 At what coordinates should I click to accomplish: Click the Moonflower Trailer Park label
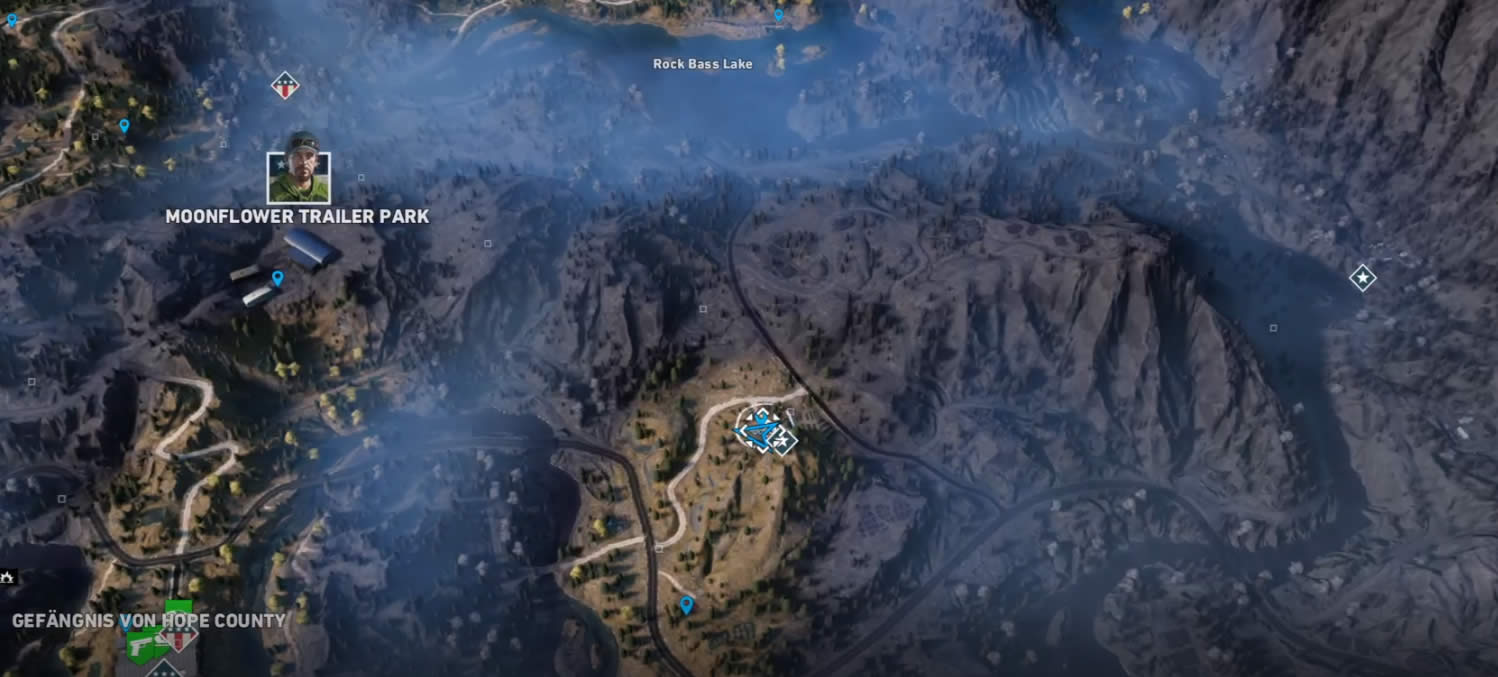tap(297, 217)
